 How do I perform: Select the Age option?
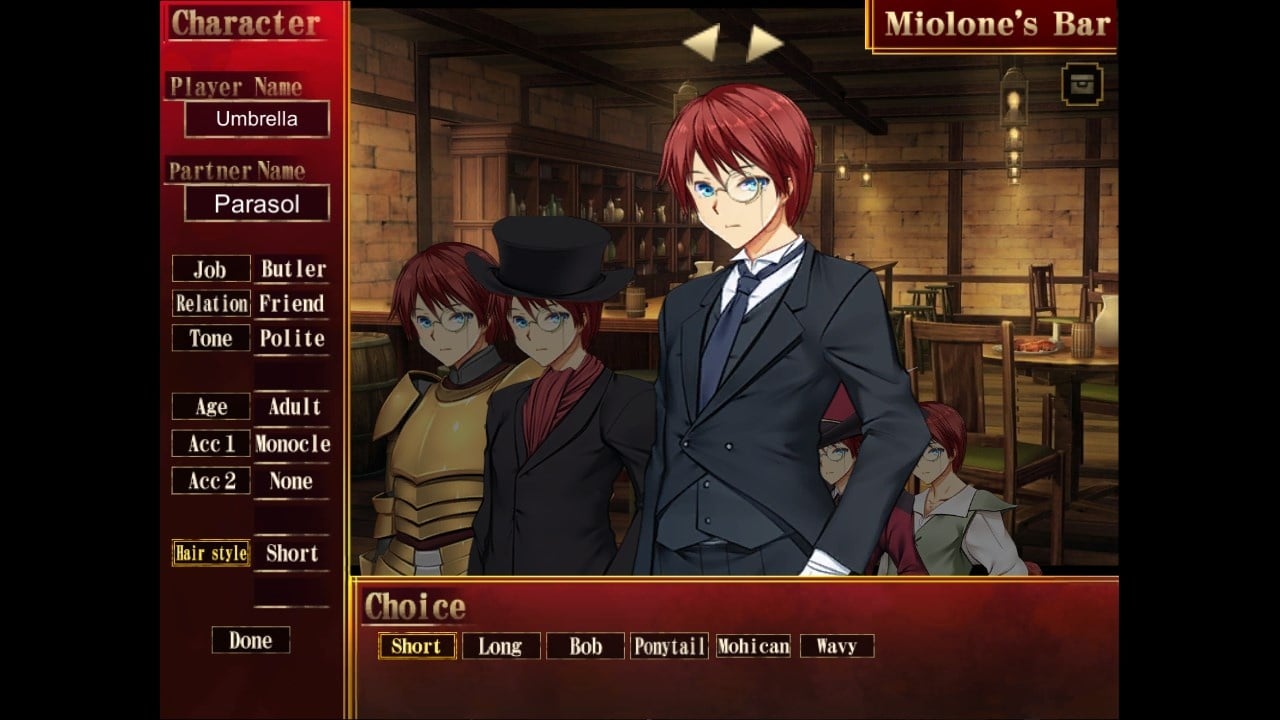[210, 407]
